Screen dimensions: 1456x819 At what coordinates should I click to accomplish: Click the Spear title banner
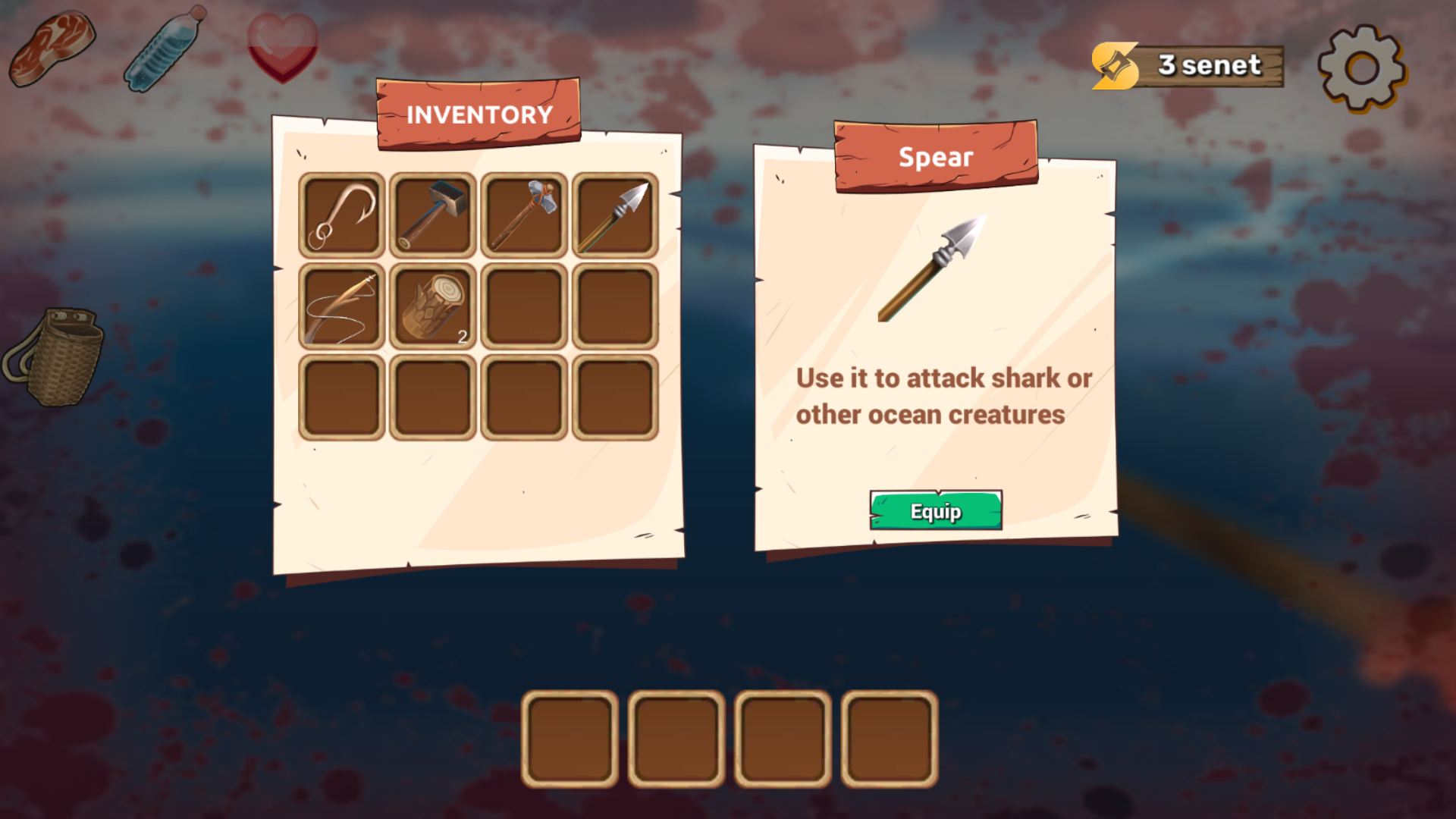coord(935,158)
